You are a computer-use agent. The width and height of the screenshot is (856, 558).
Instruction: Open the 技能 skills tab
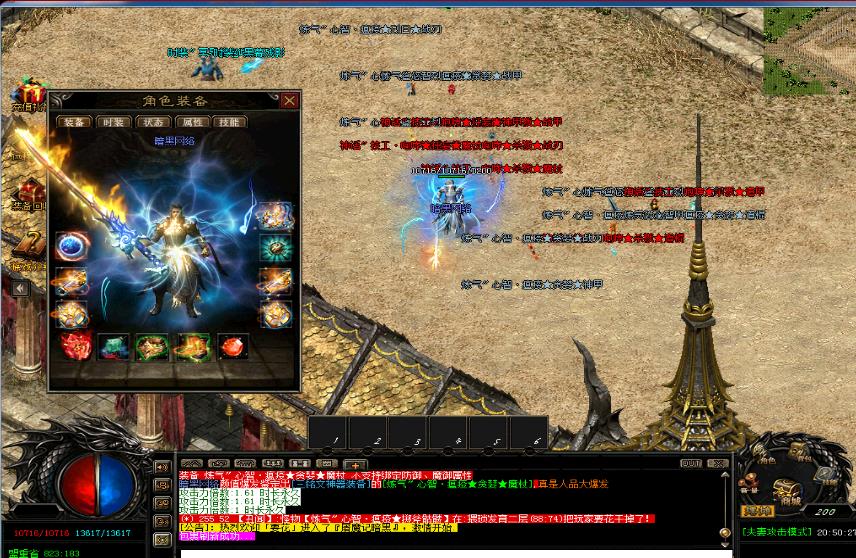(230, 122)
